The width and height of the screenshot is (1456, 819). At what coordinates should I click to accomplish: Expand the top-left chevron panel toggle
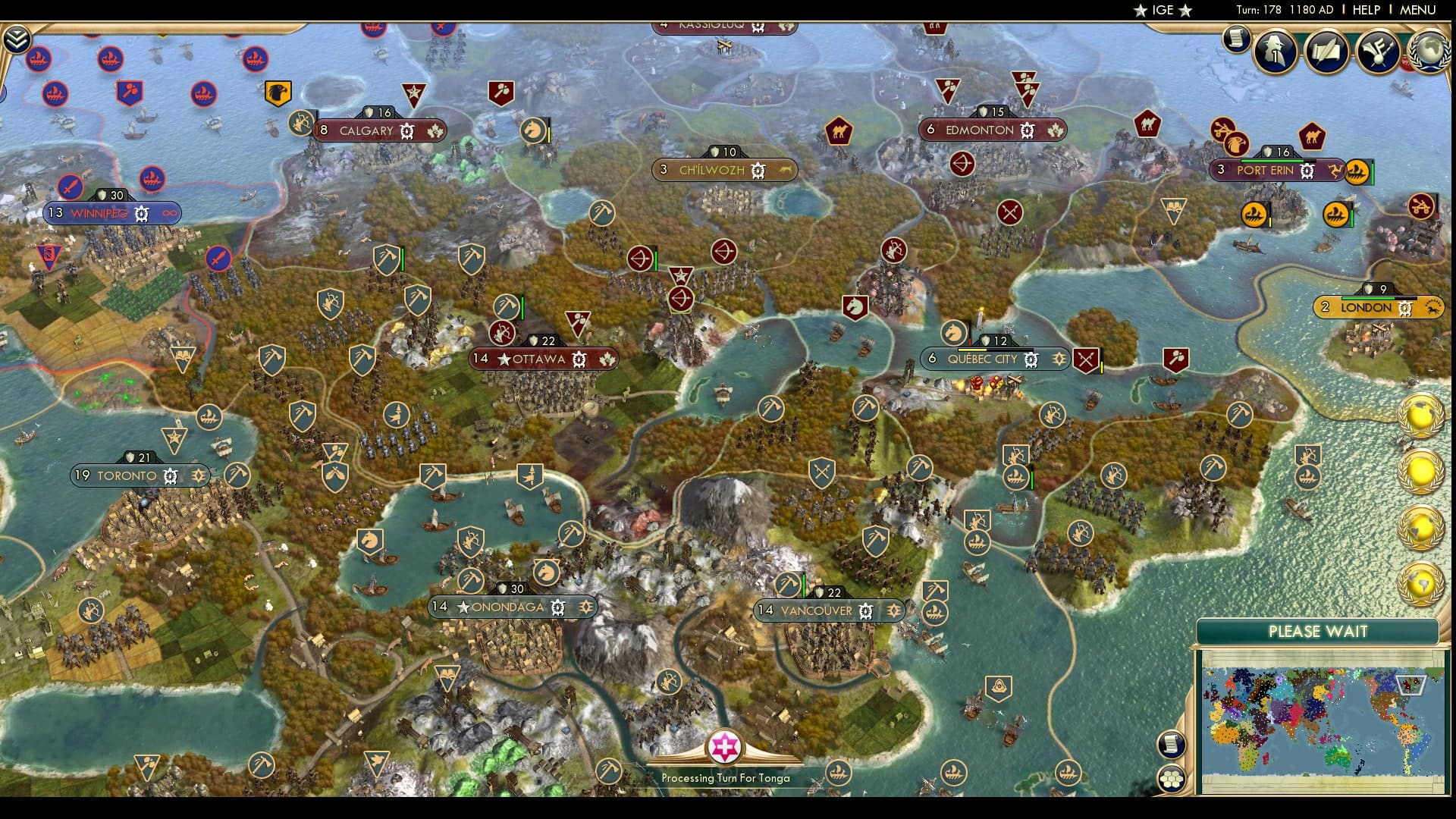[x=16, y=39]
